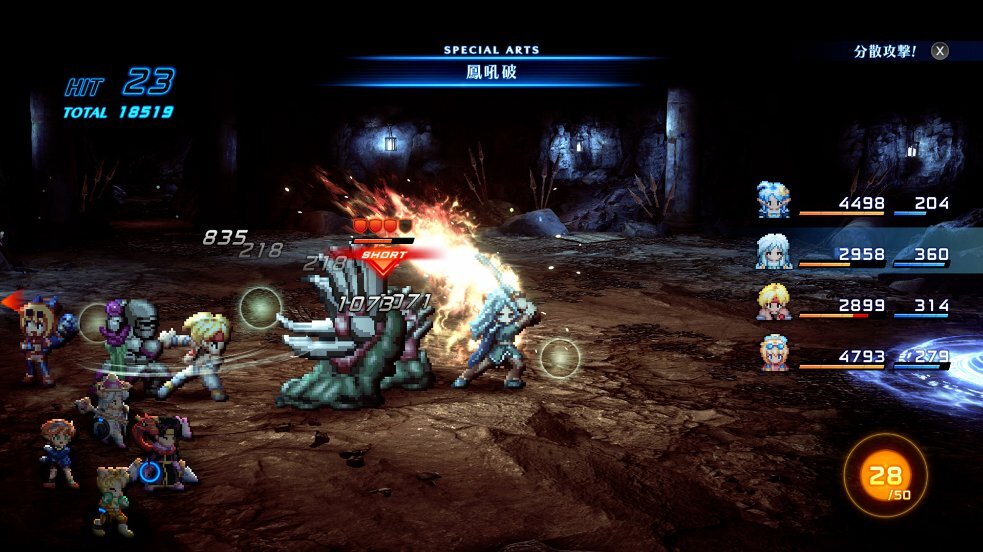This screenshot has height=552, width=983.
Task: Switch to the highlighted silver-haired character portrait
Action: pyautogui.click(x=774, y=251)
